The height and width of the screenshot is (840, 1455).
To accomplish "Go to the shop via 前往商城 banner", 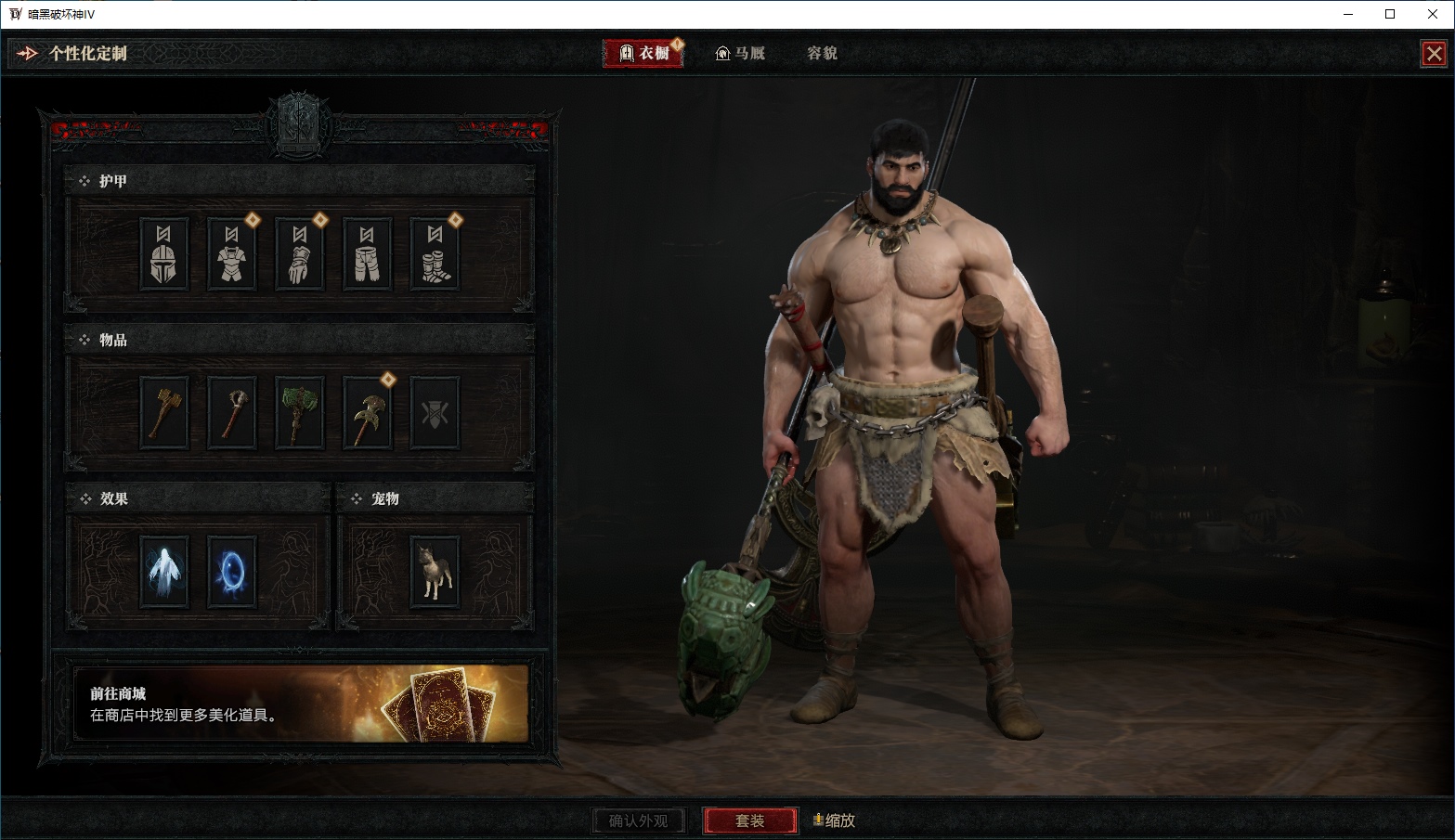I will (x=300, y=703).
